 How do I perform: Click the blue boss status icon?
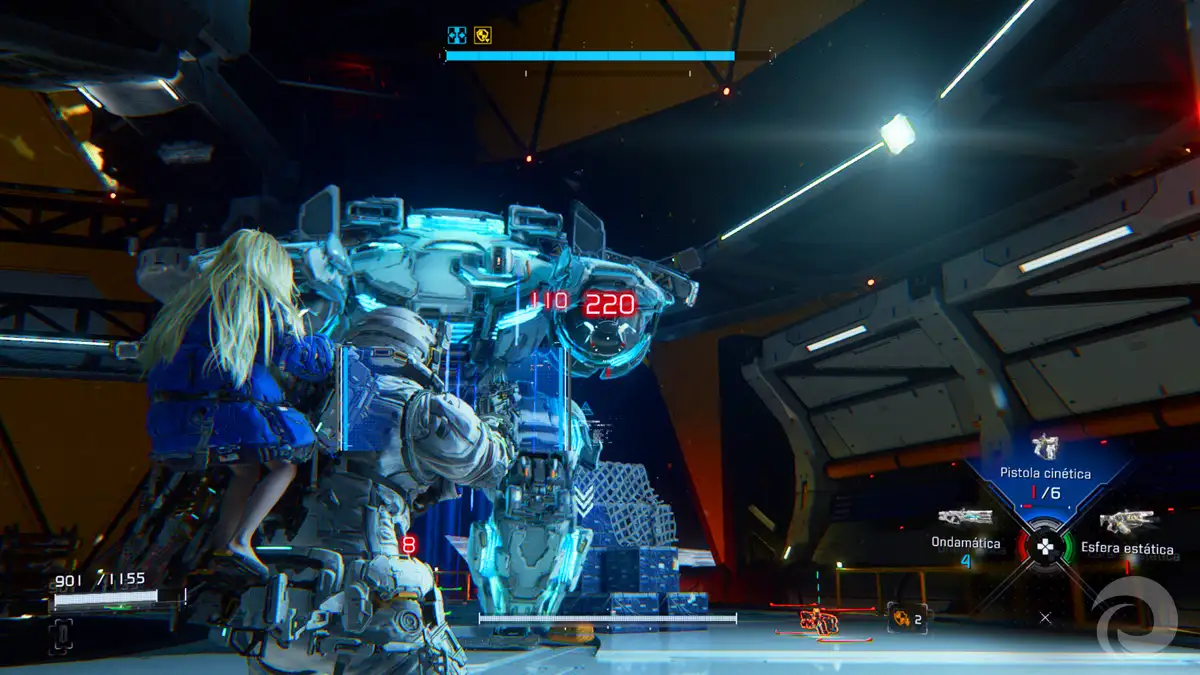point(457,36)
